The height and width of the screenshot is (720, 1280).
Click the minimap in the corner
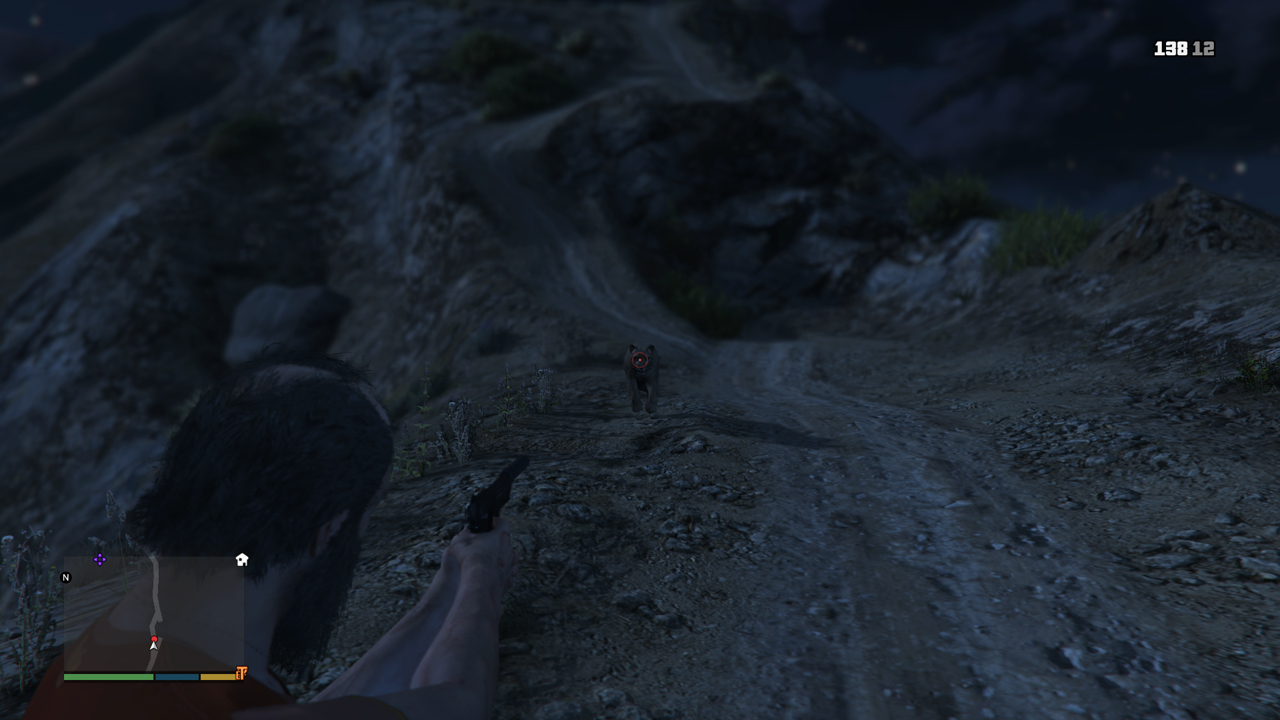(x=154, y=614)
